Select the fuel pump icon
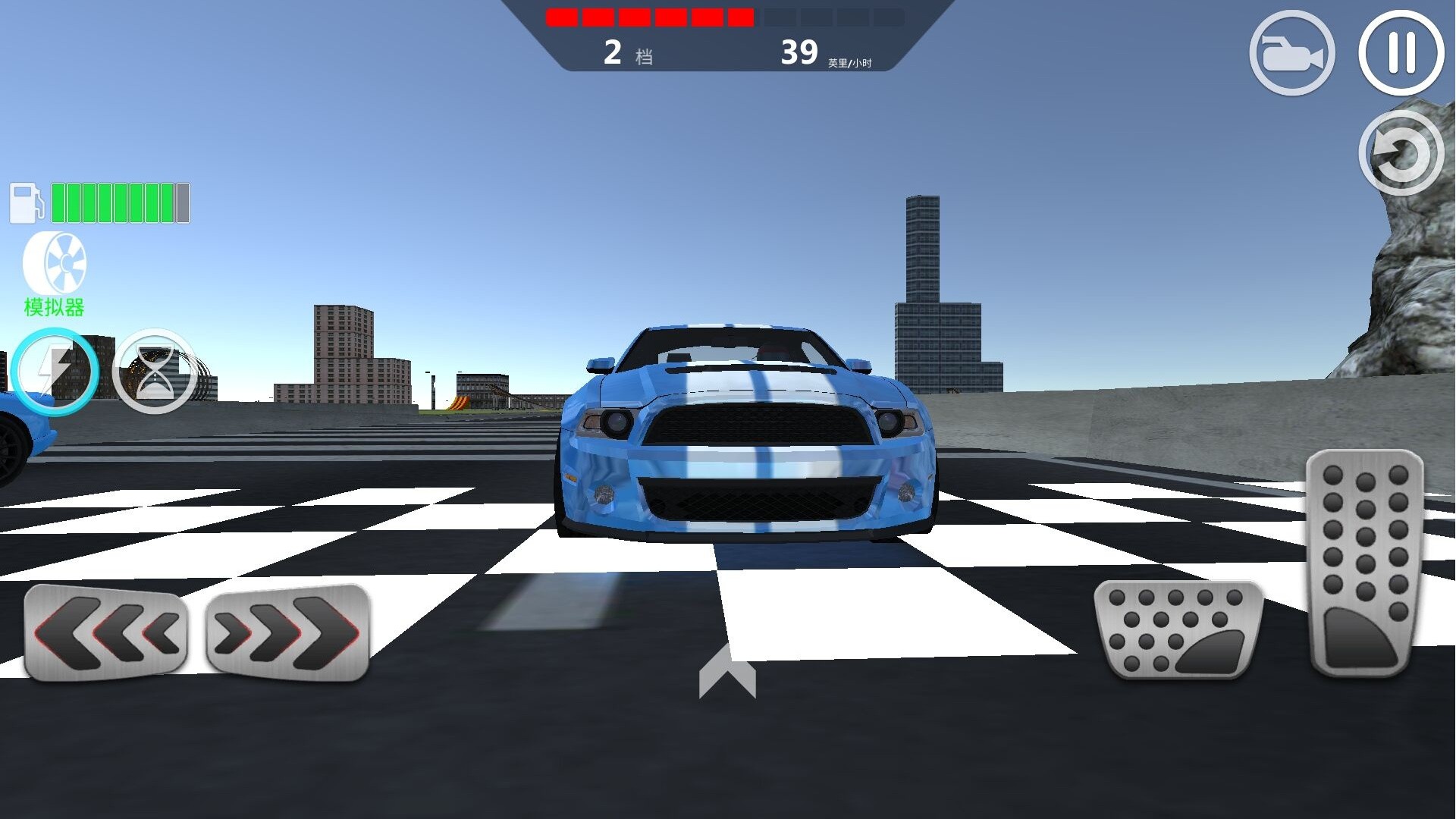 point(25,202)
